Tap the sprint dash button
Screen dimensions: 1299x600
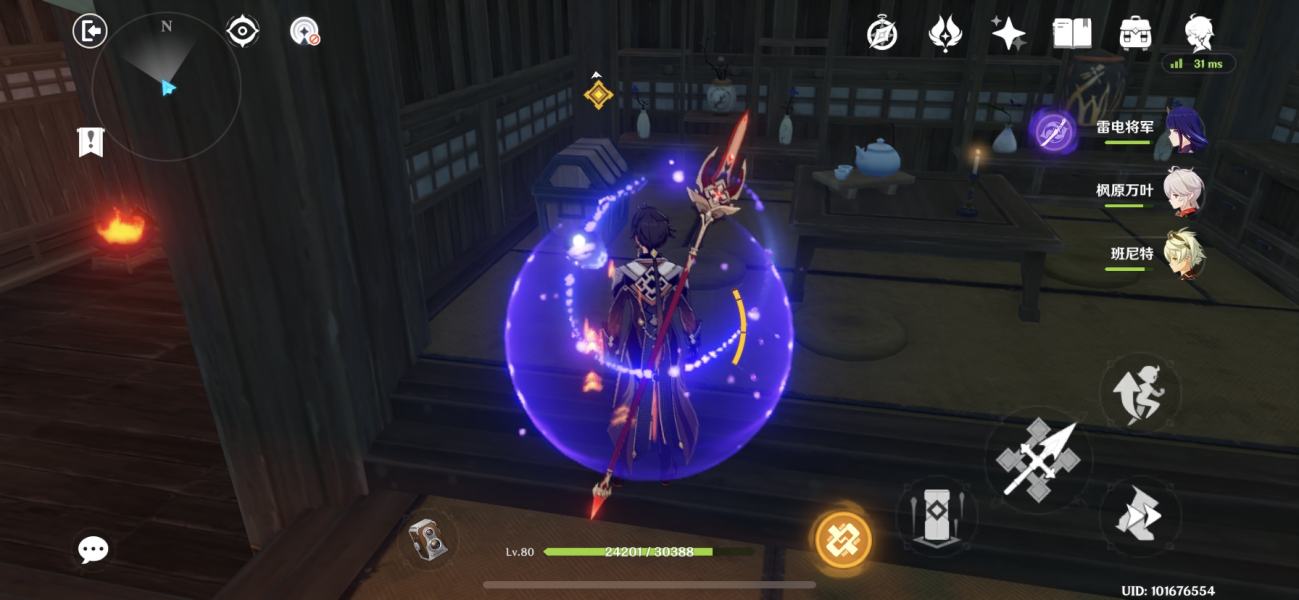pyautogui.click(x=1140, y=517)
